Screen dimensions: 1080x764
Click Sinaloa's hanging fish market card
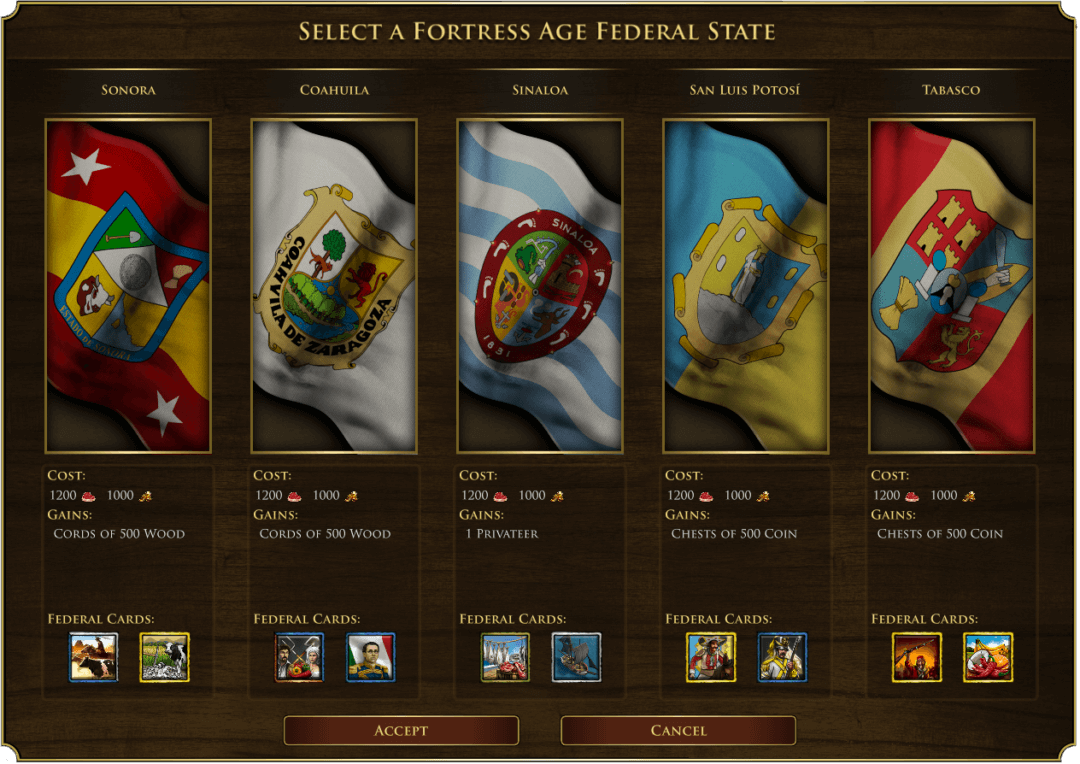tap(505, 657)
